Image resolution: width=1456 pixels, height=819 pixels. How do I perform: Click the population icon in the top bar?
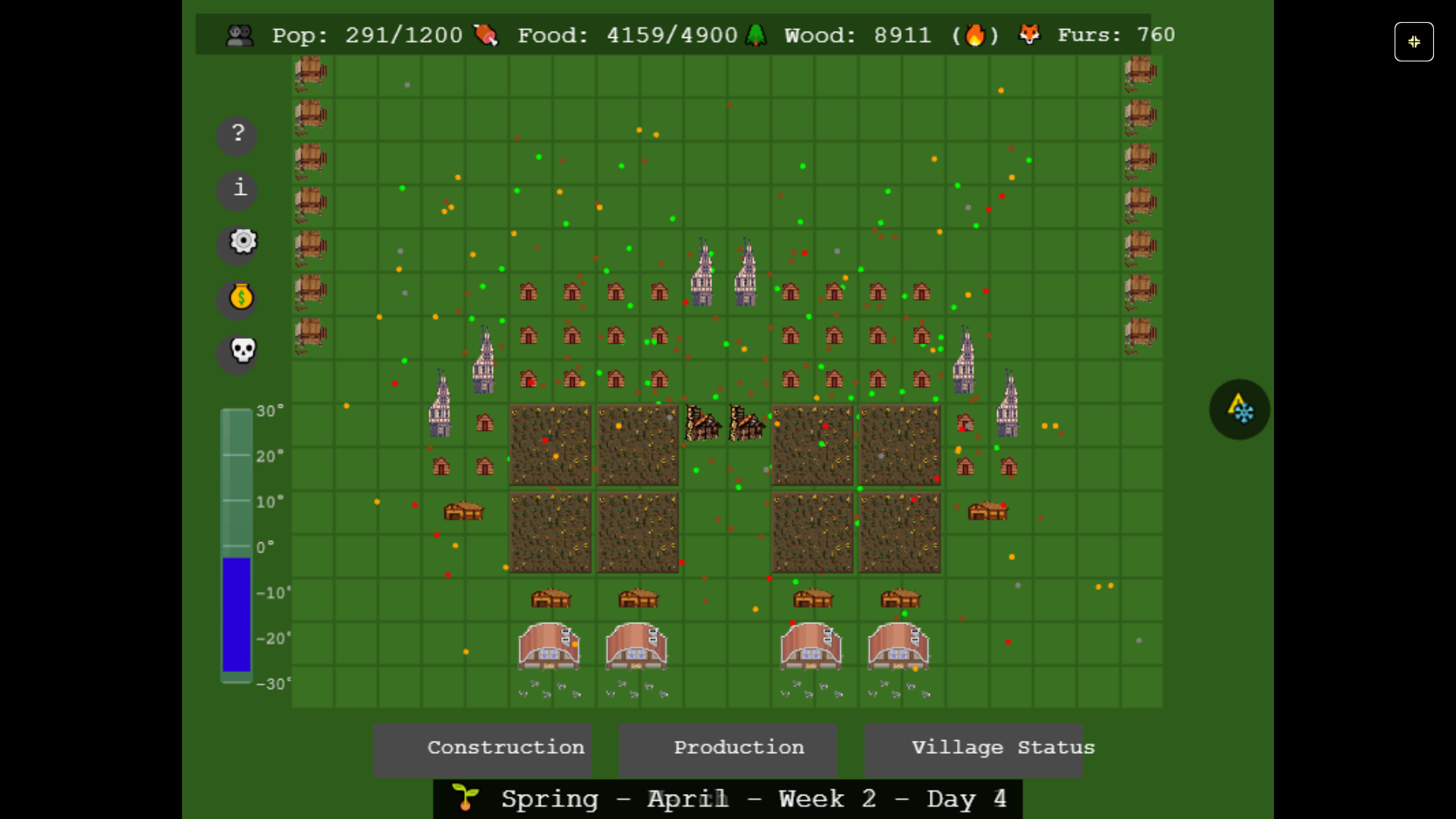[240, 34]
